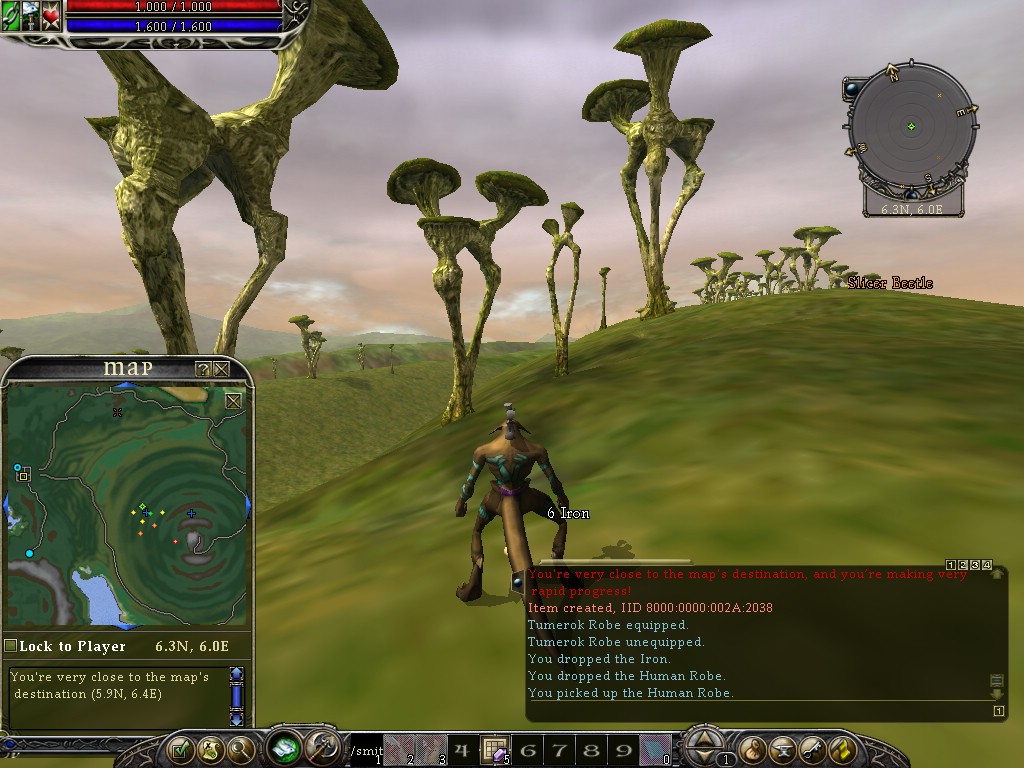Toggle the axe combat mode button

324,746
